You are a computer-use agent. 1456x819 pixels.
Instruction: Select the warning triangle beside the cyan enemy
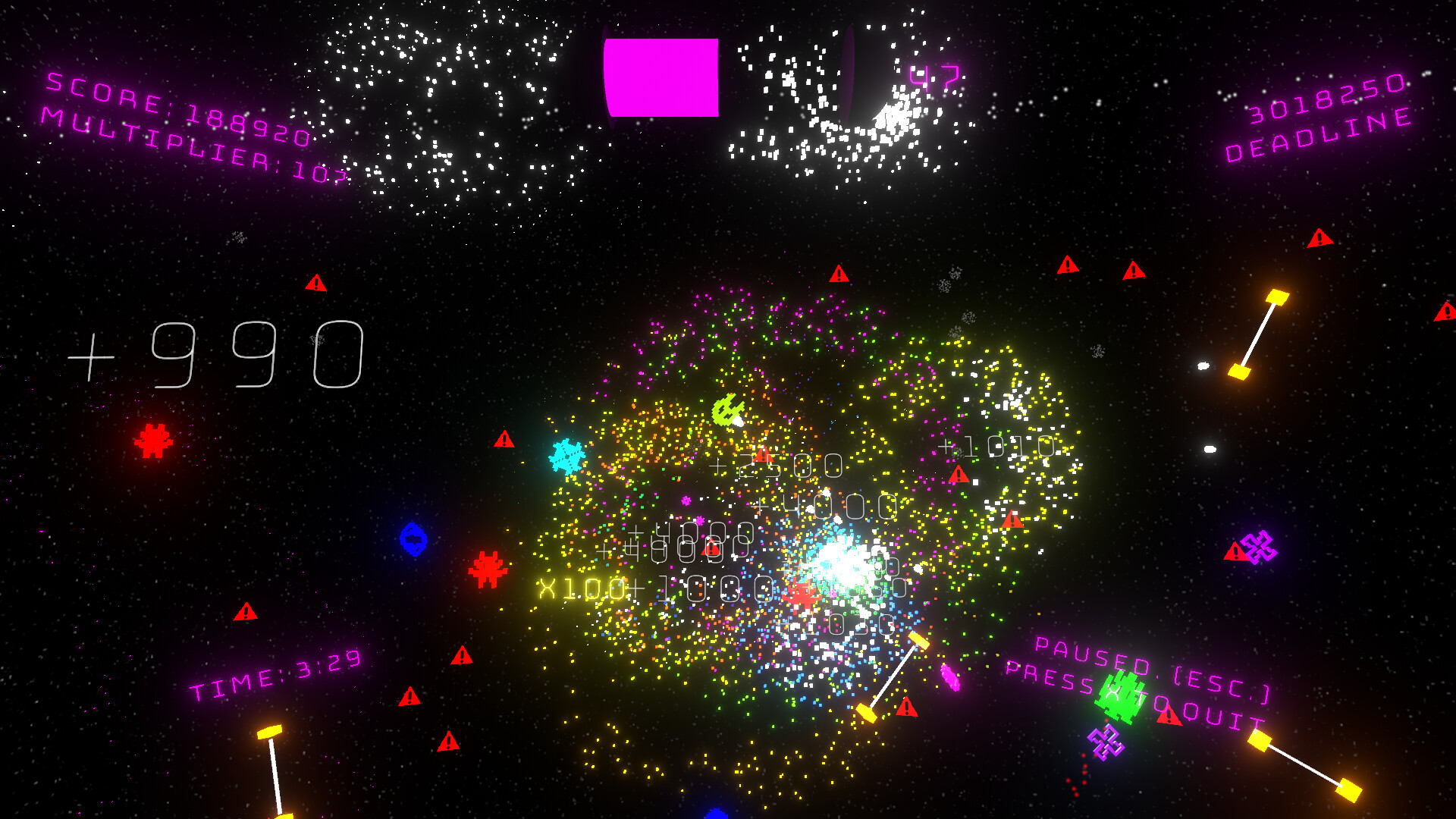pos(504,440)
